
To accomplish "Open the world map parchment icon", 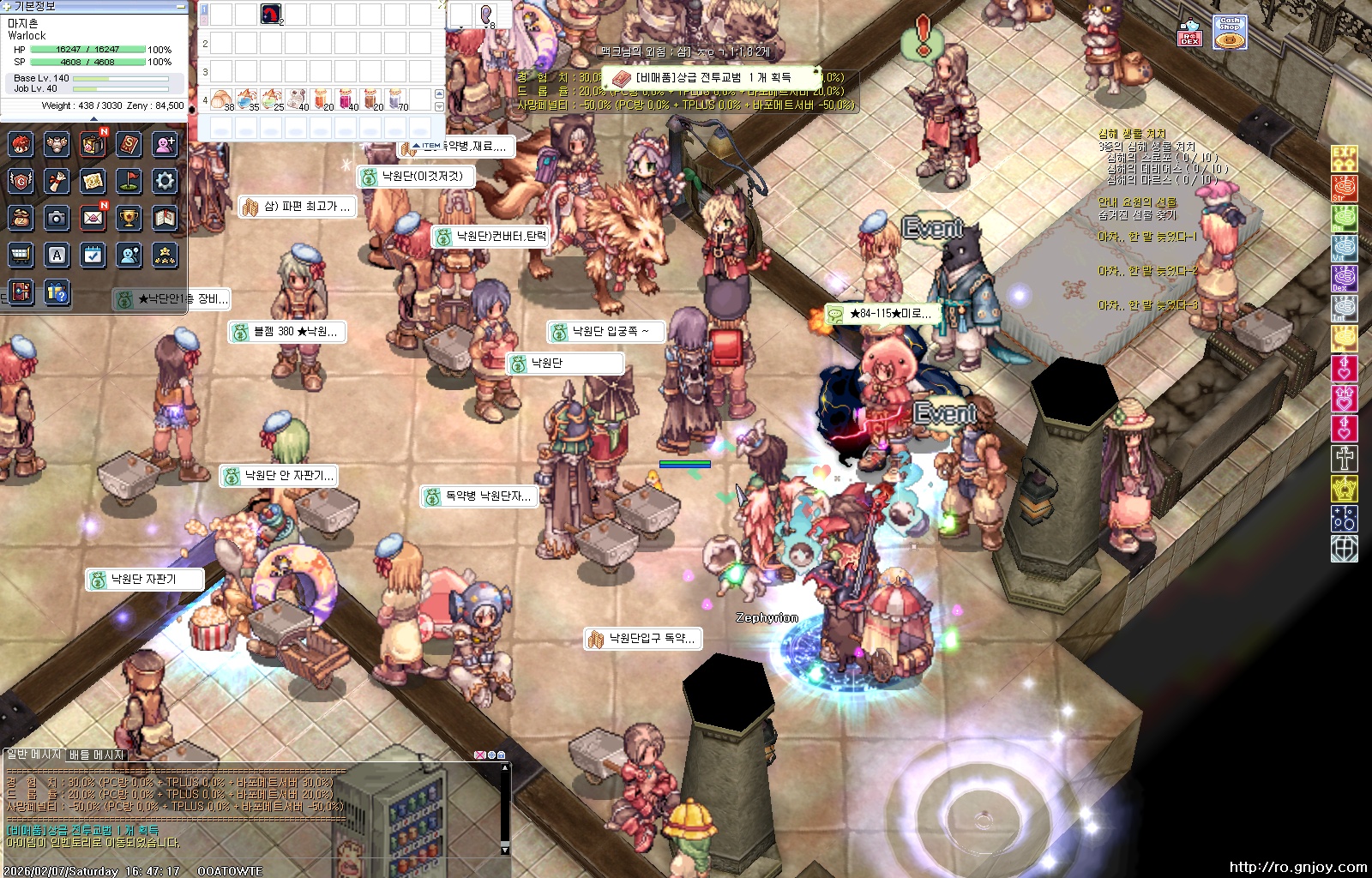I will pyautogui.click(x=93, y=181).
